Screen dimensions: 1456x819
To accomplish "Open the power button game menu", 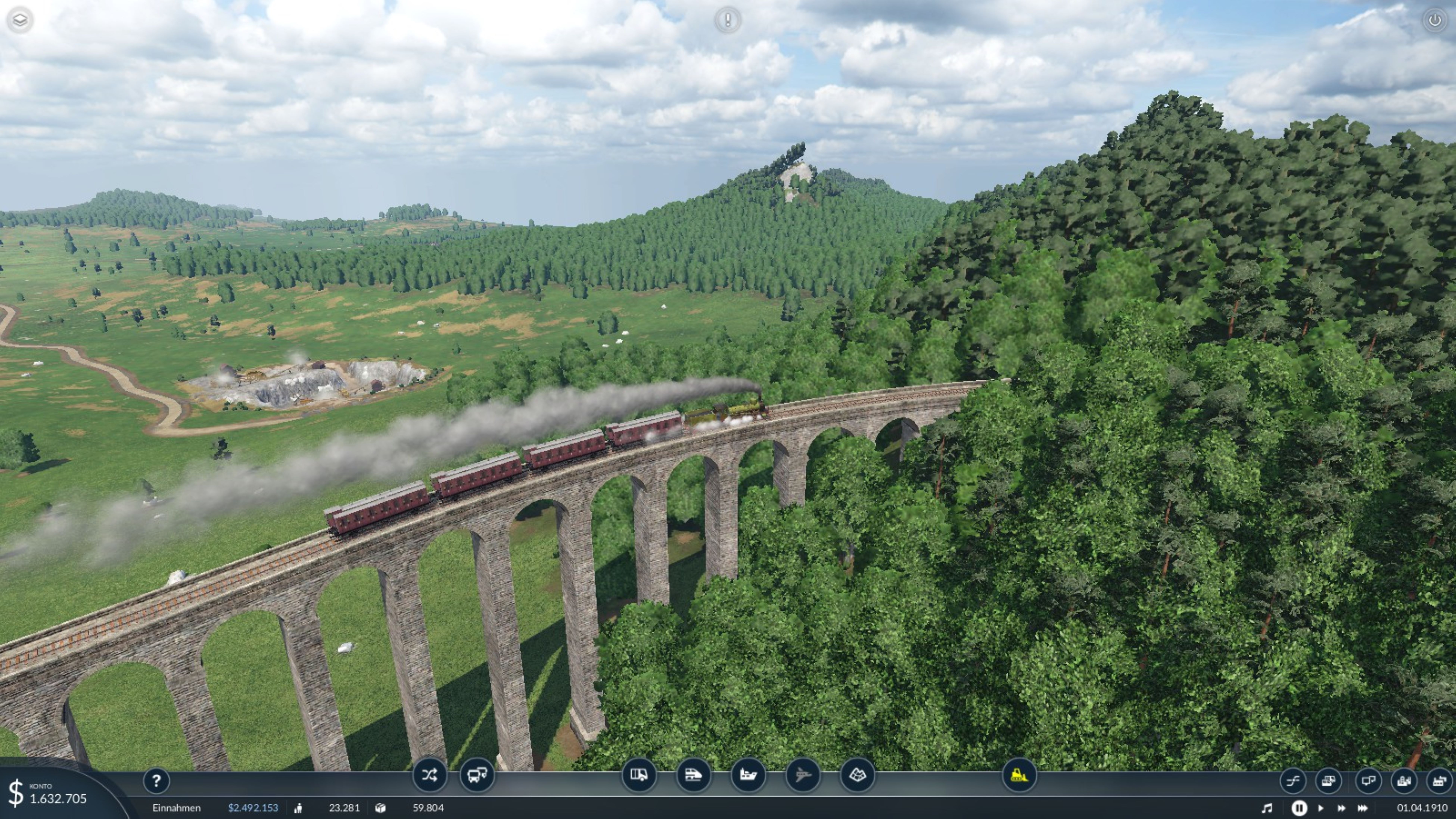I will point(1435,20).
